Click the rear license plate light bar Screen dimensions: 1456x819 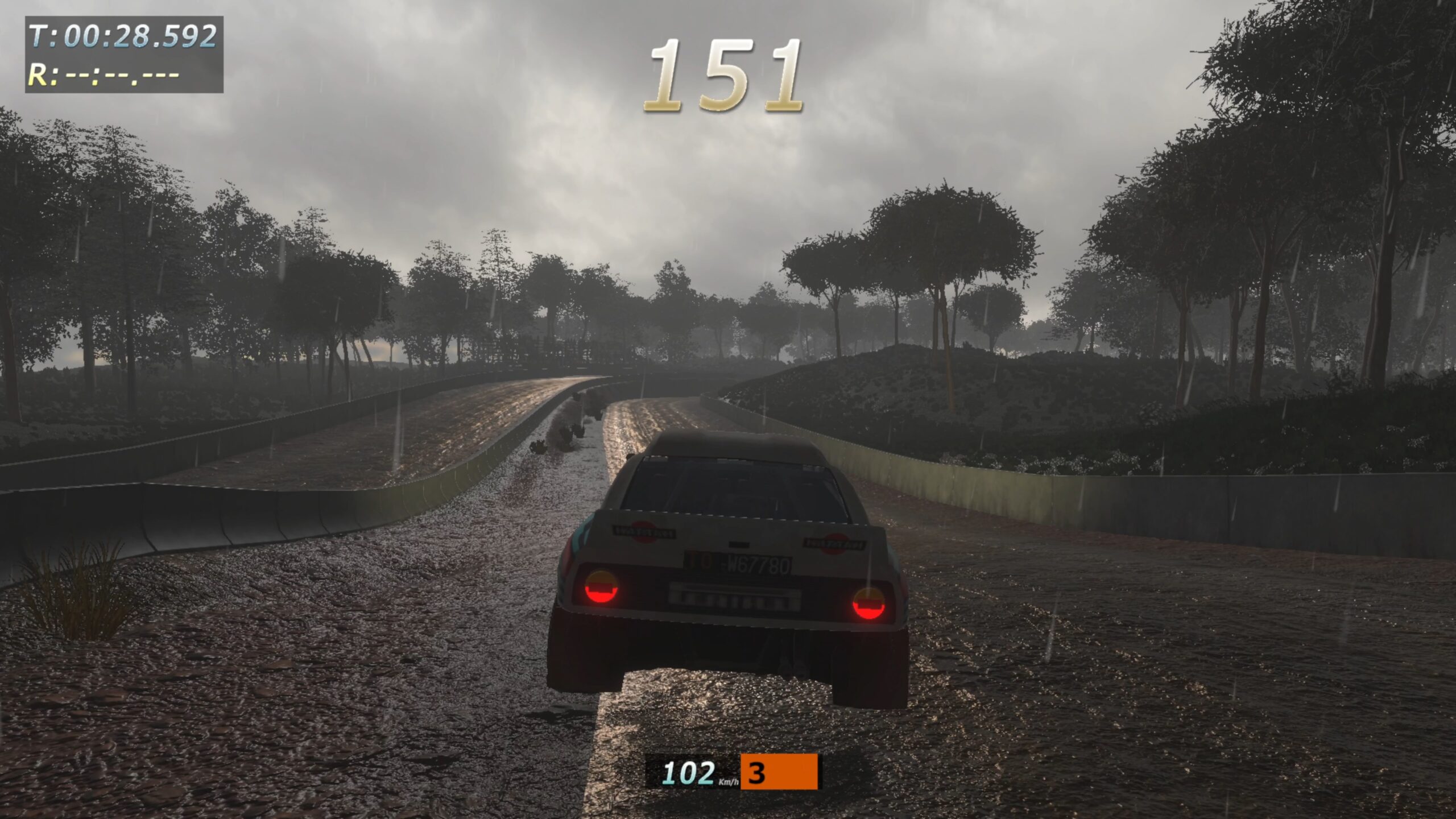(735, 598)
